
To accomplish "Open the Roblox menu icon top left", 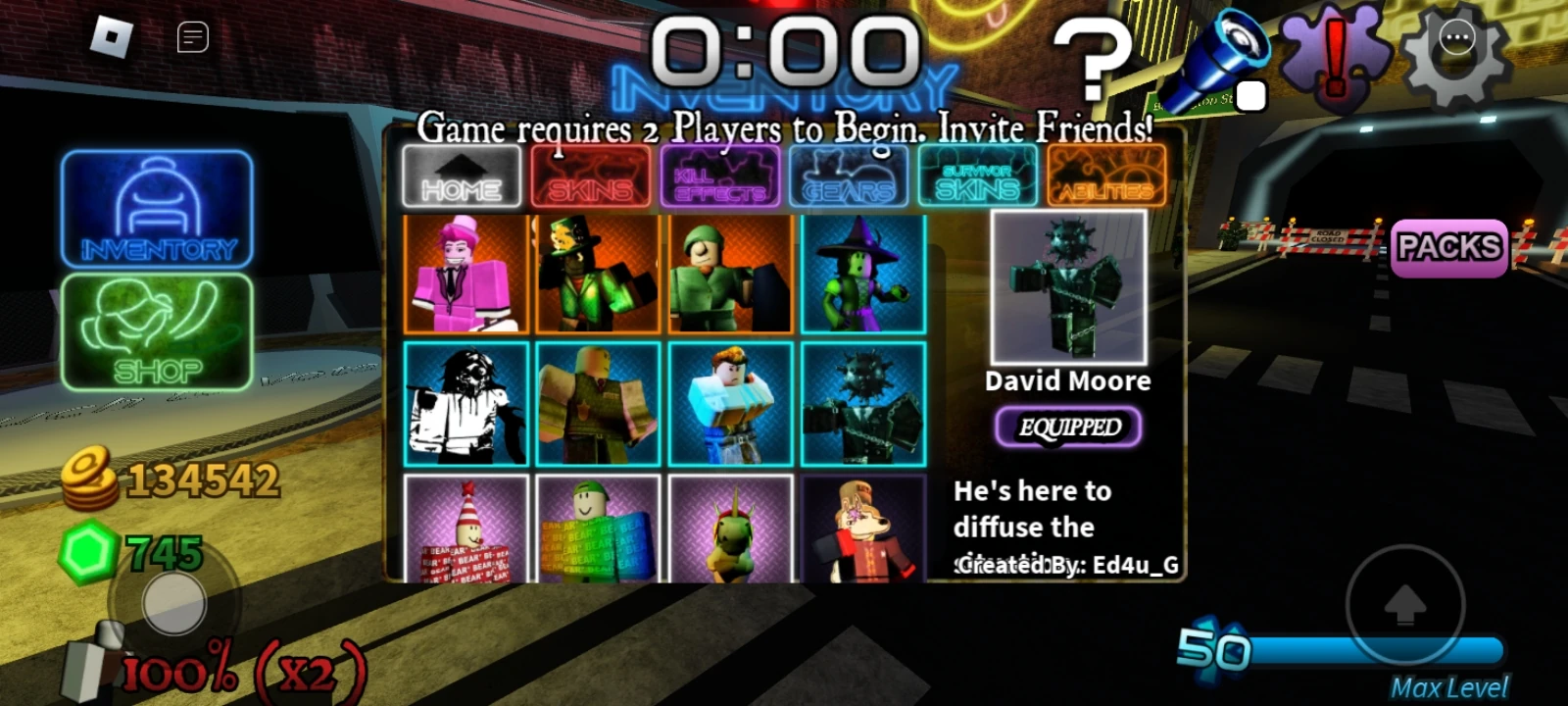I will 111,36.
